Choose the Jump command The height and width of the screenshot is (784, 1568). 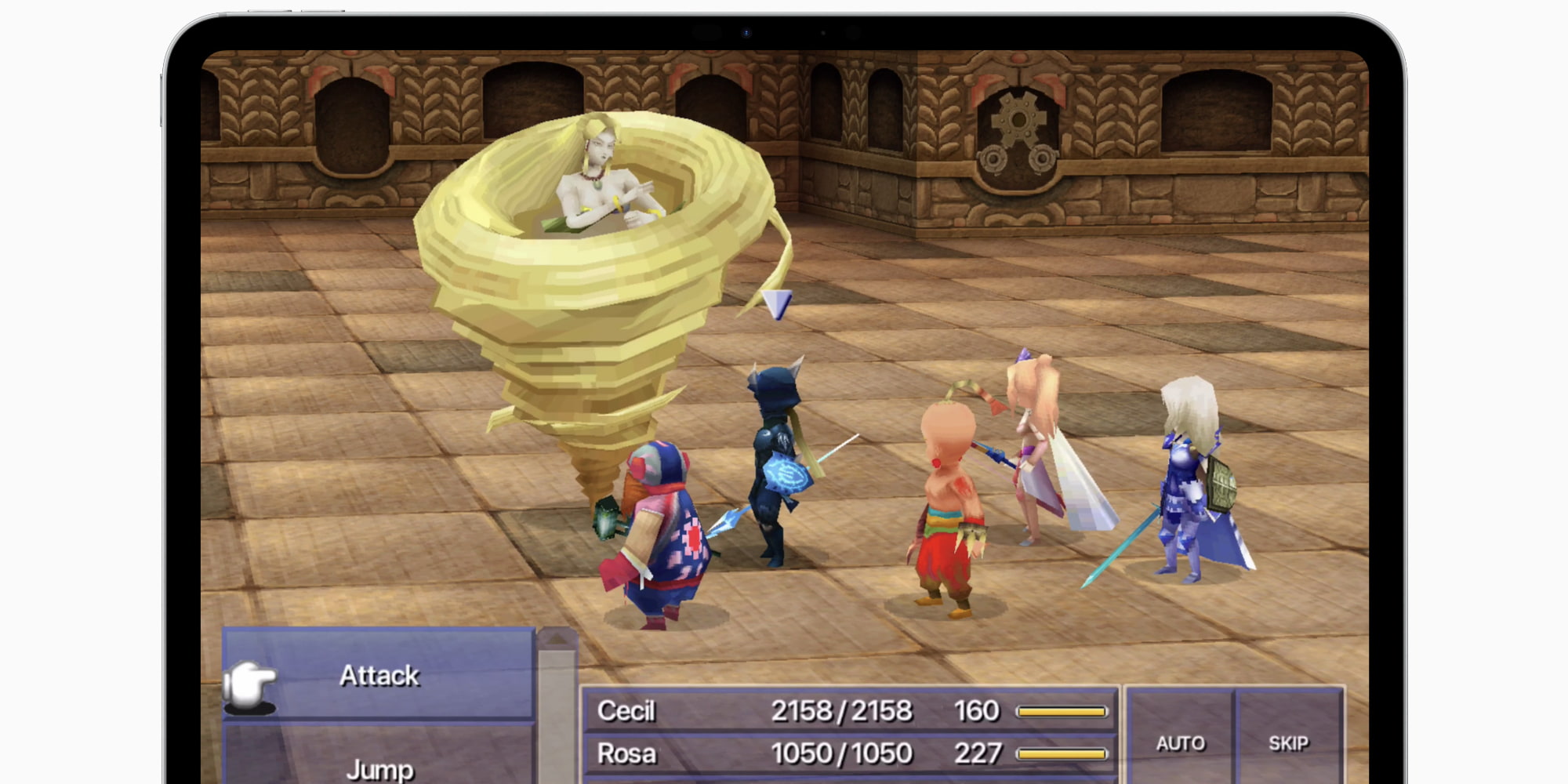[379, 767]
